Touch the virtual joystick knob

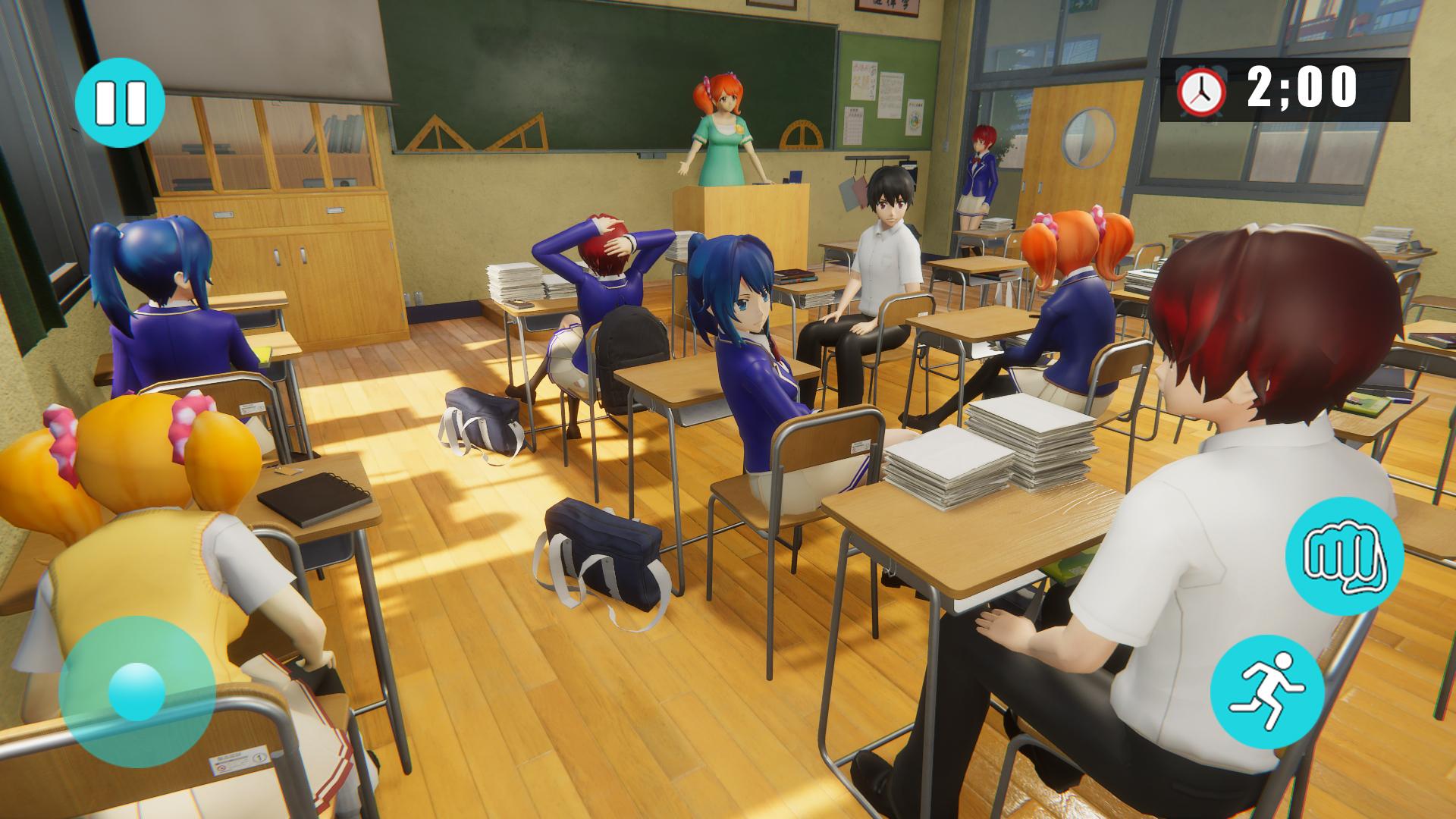136,692
